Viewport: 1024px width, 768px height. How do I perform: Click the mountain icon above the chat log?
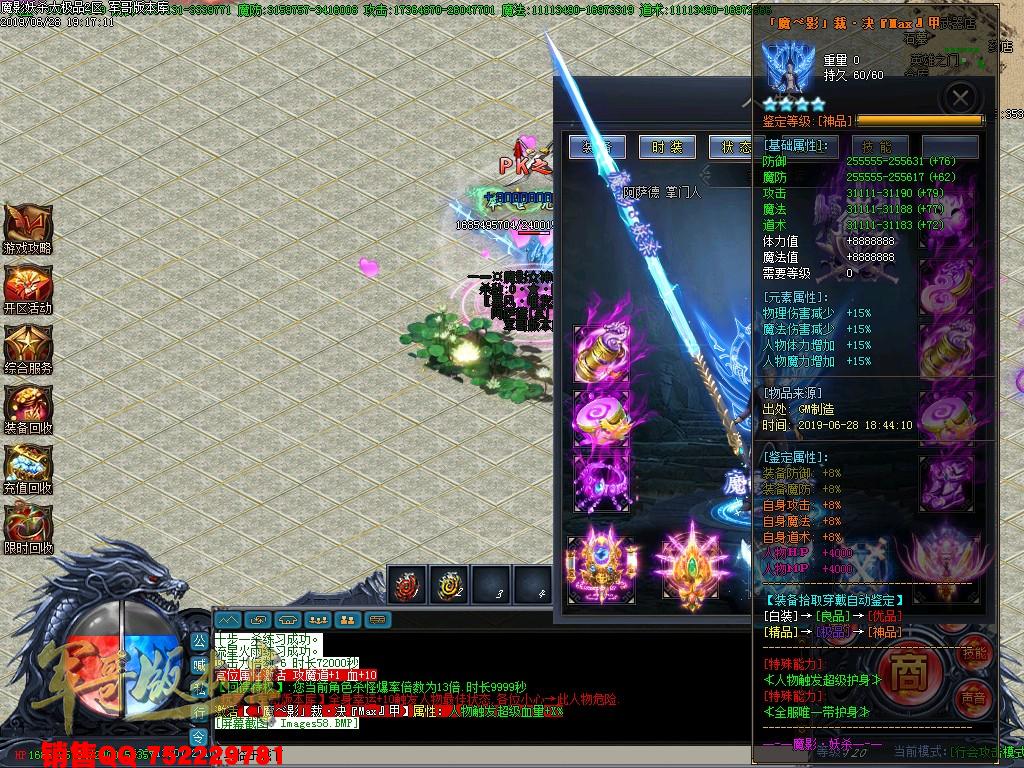click(229, 620)
